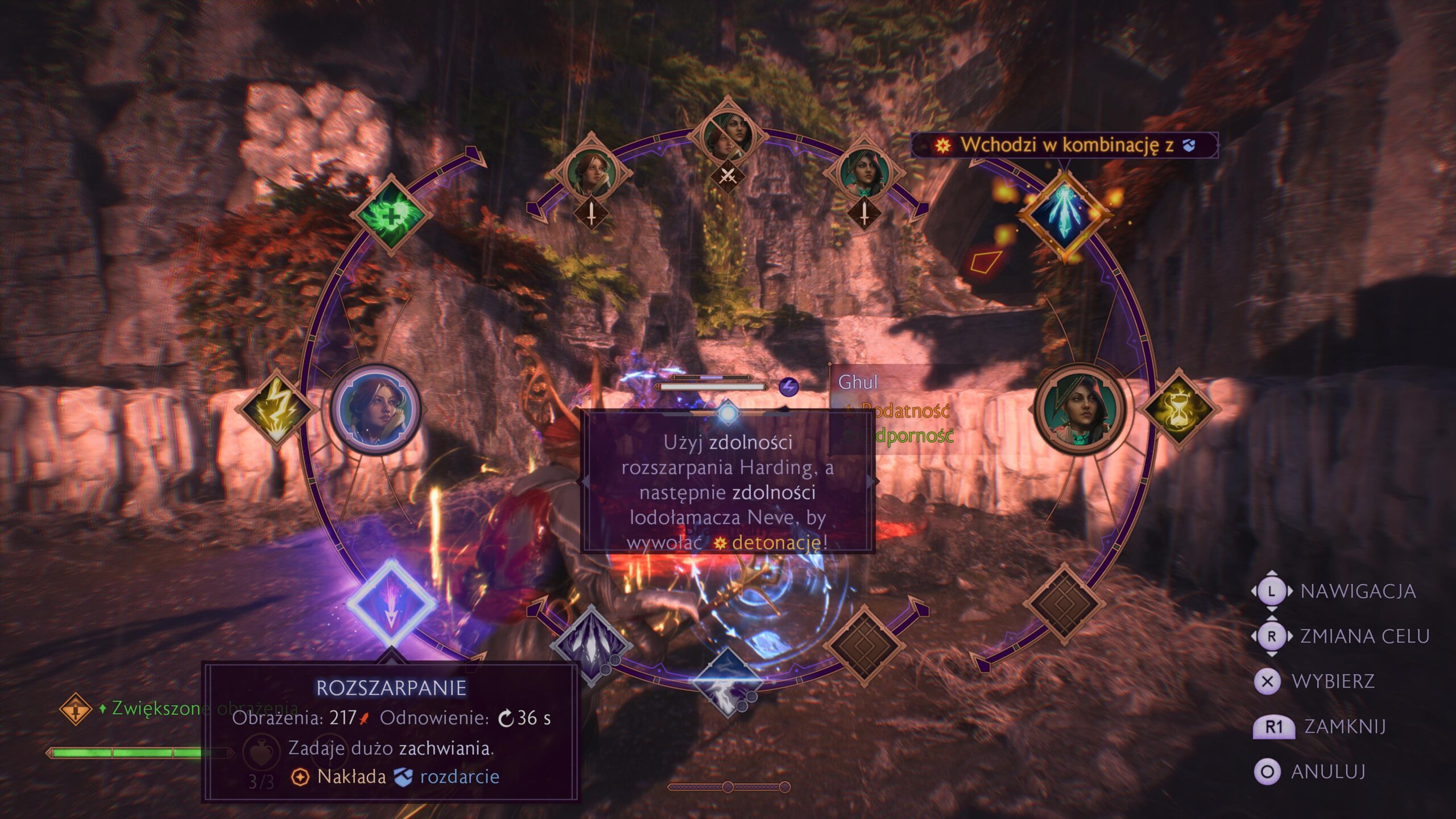Select Neve's large round portrait
Viewport: 1456px width, 819px height.
1079,408
